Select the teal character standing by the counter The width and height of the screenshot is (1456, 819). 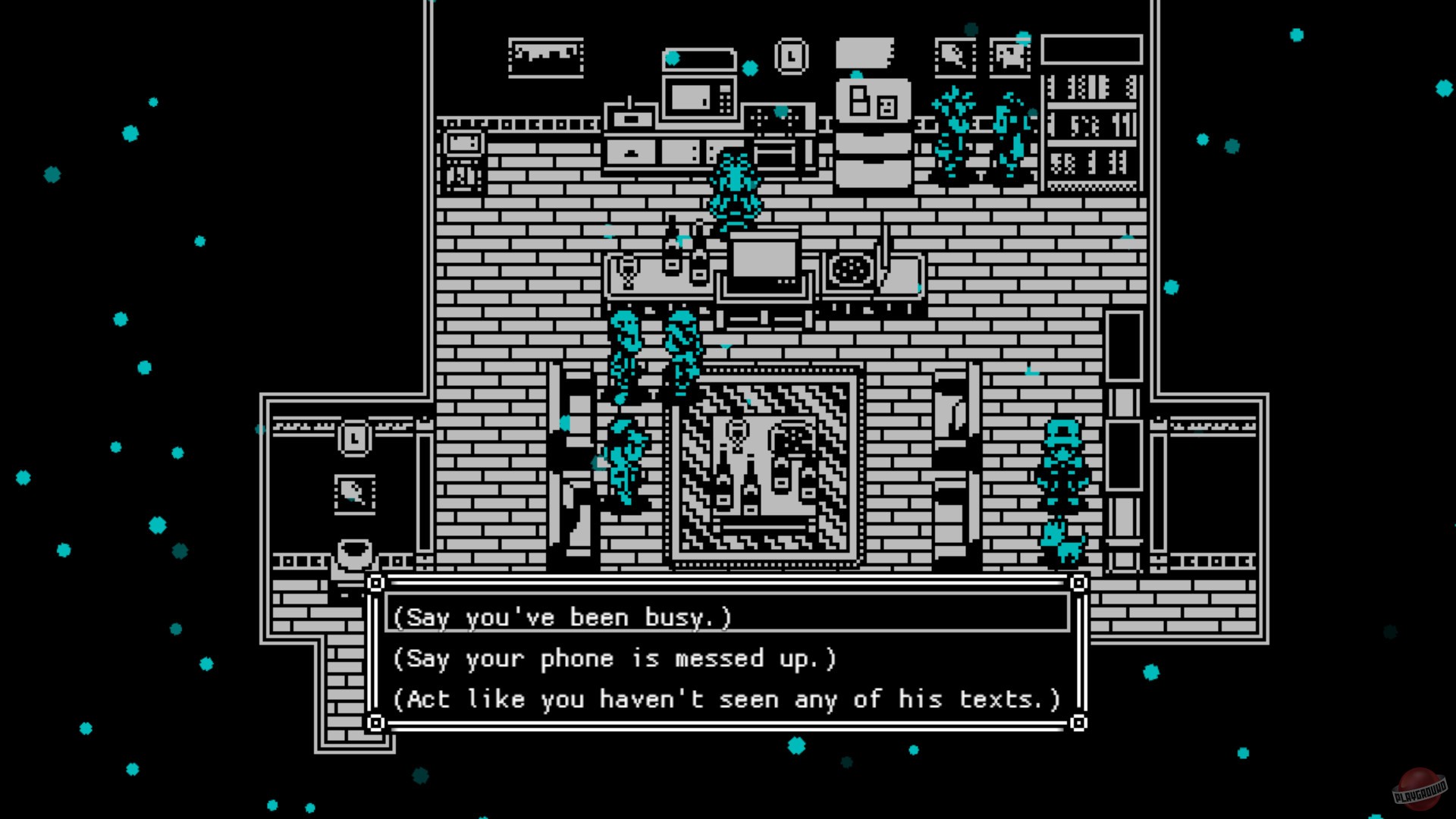click(x=736, y=190)
